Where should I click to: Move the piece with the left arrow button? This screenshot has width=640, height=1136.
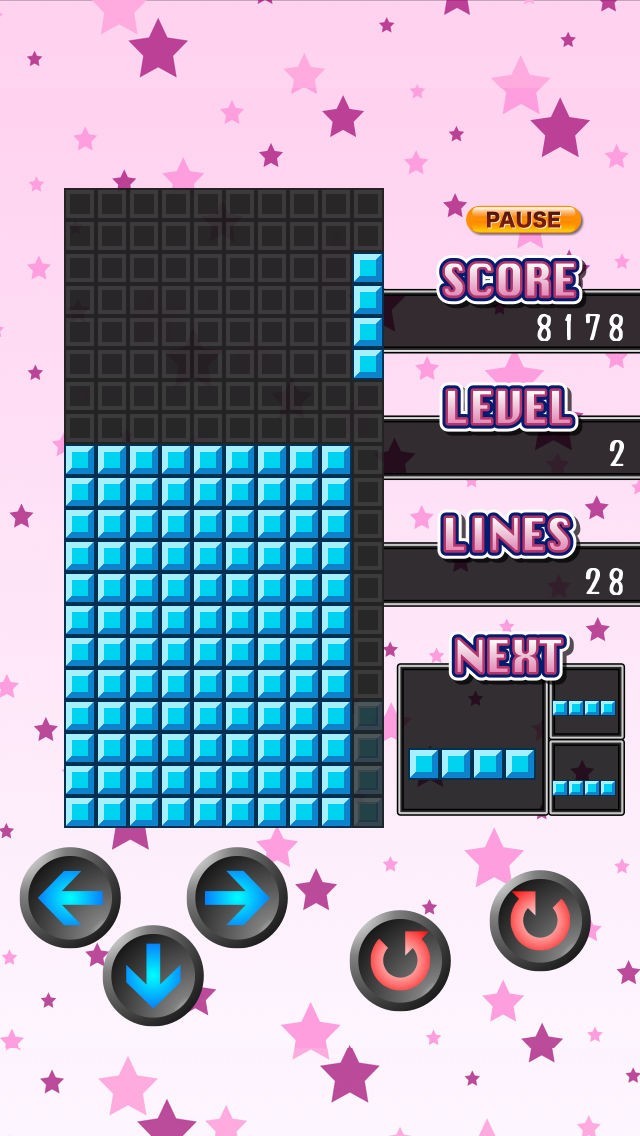(x=70, y=897)
